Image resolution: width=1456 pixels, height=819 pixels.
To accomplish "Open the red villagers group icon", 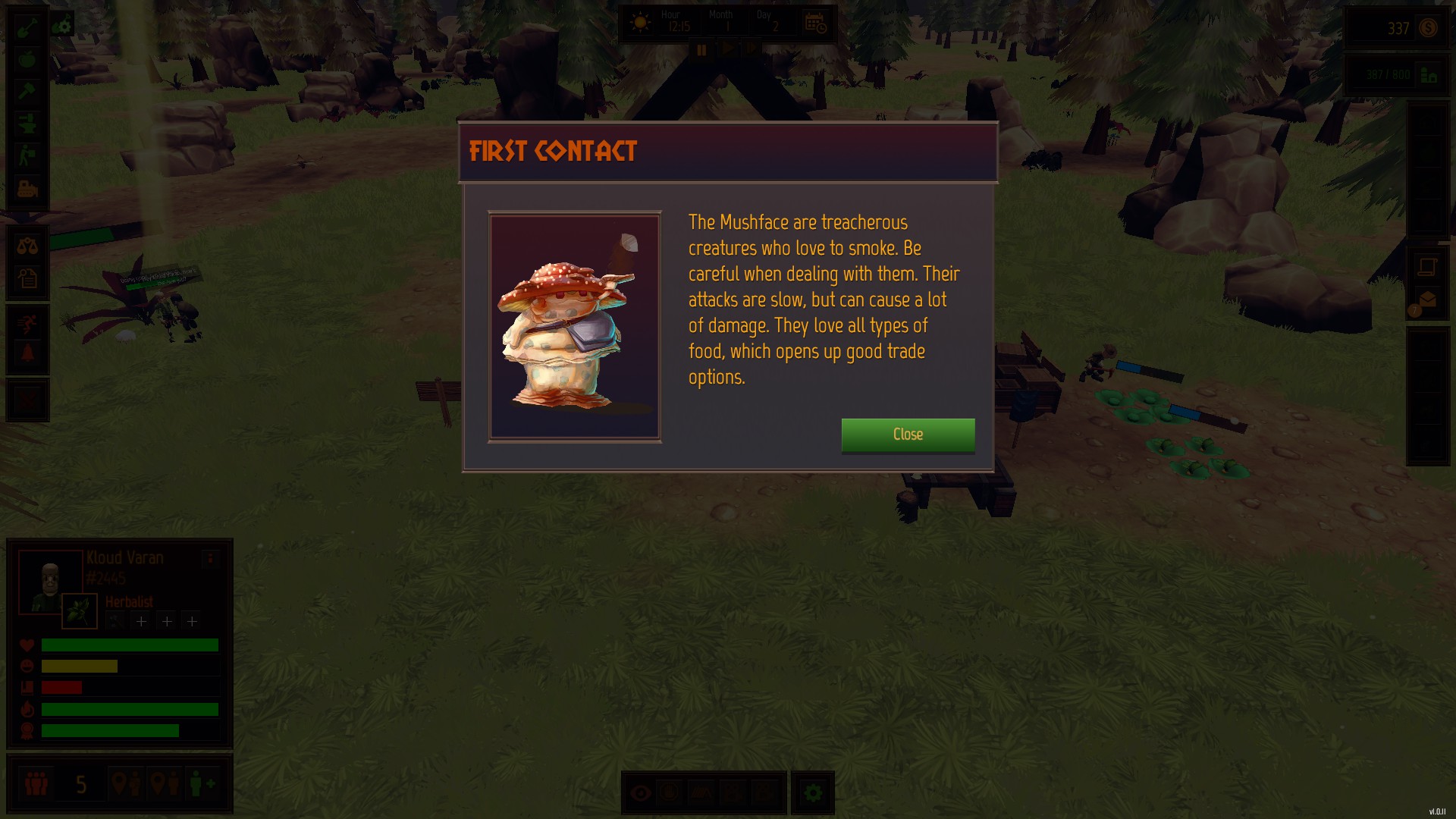I will tap(36, 783).
